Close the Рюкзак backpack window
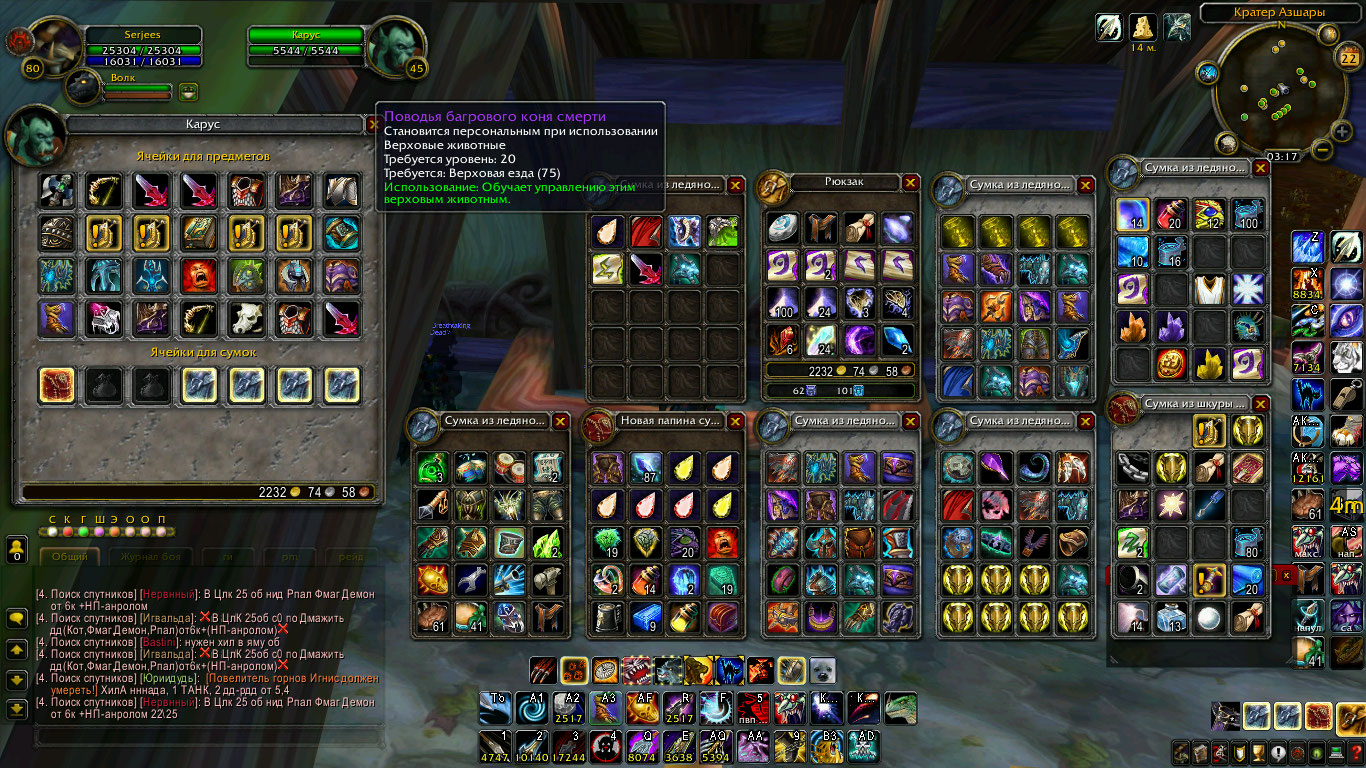This screenshot has height=768, width=1366. 910,183
